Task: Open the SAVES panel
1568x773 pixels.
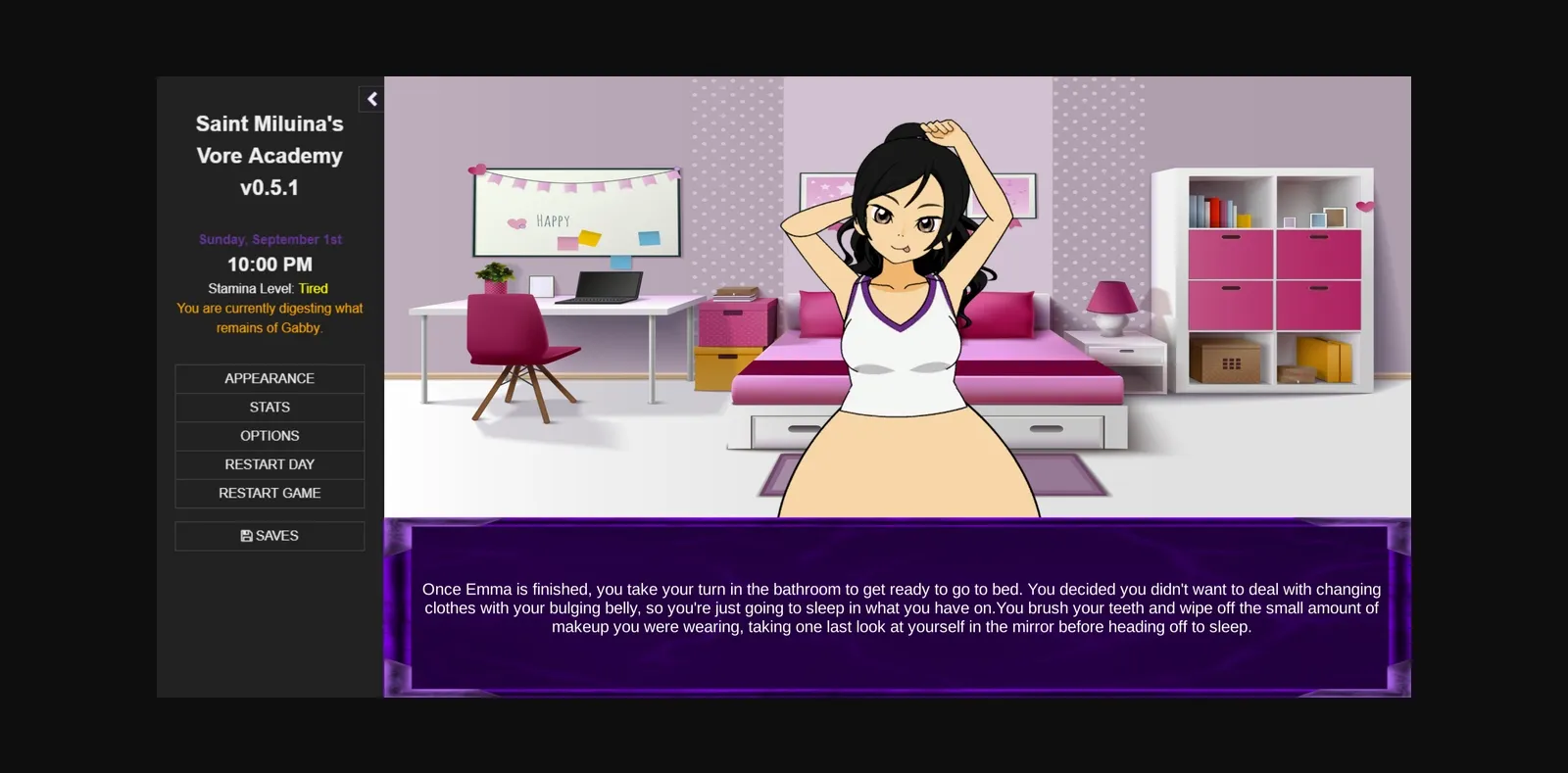Action: [269, 536]
